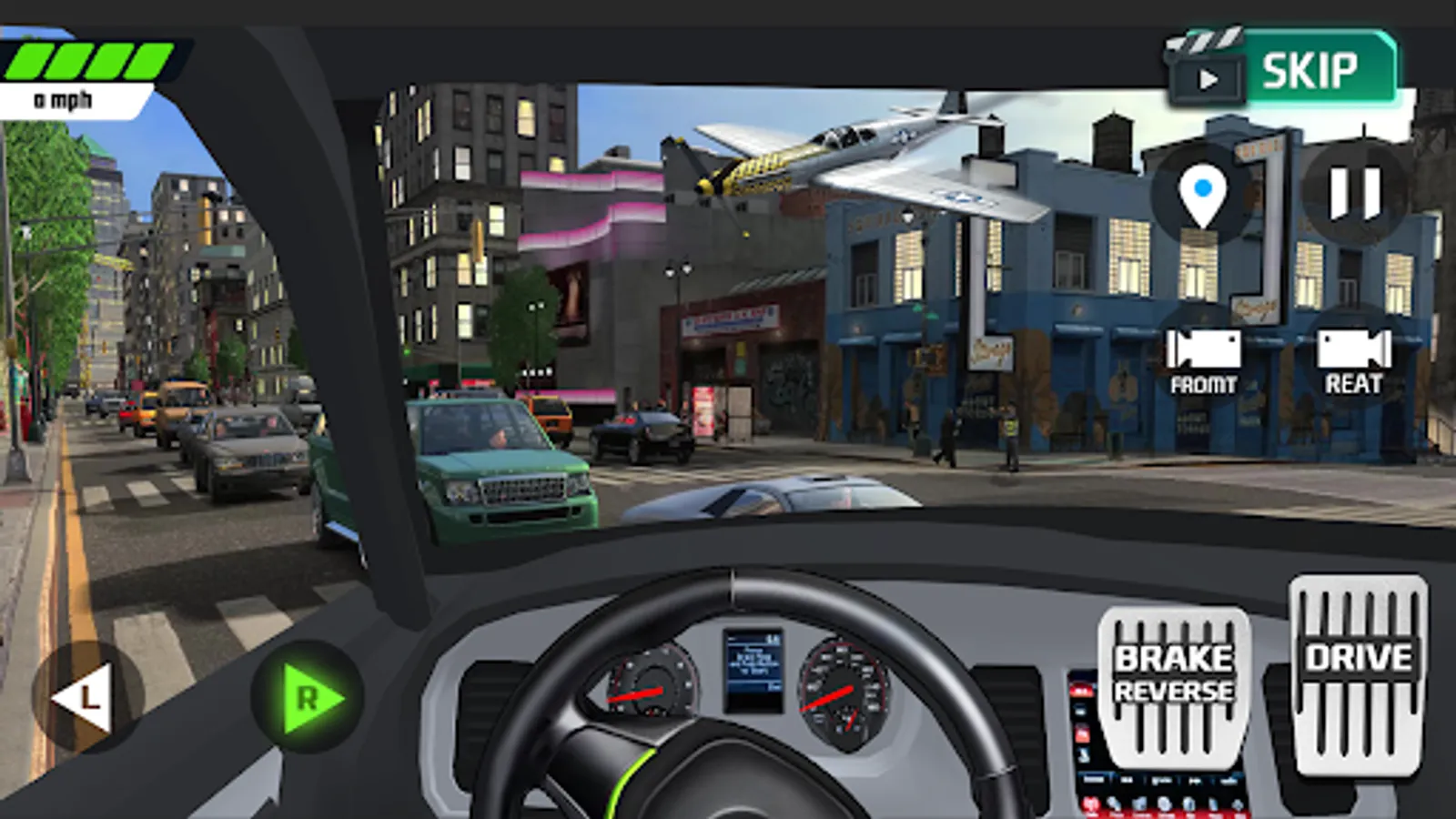Tap the blue map pin navigation icon

[1203, 191]
